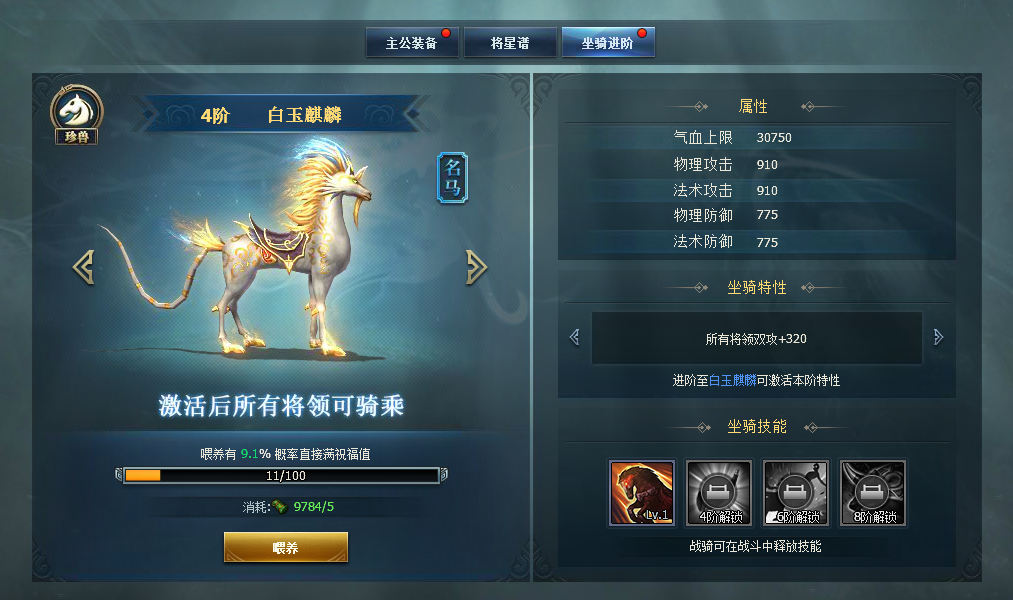1013x600 pixels.
Task: Show previous 坐骑特性 trait
Action: click(x=574, y=338)
